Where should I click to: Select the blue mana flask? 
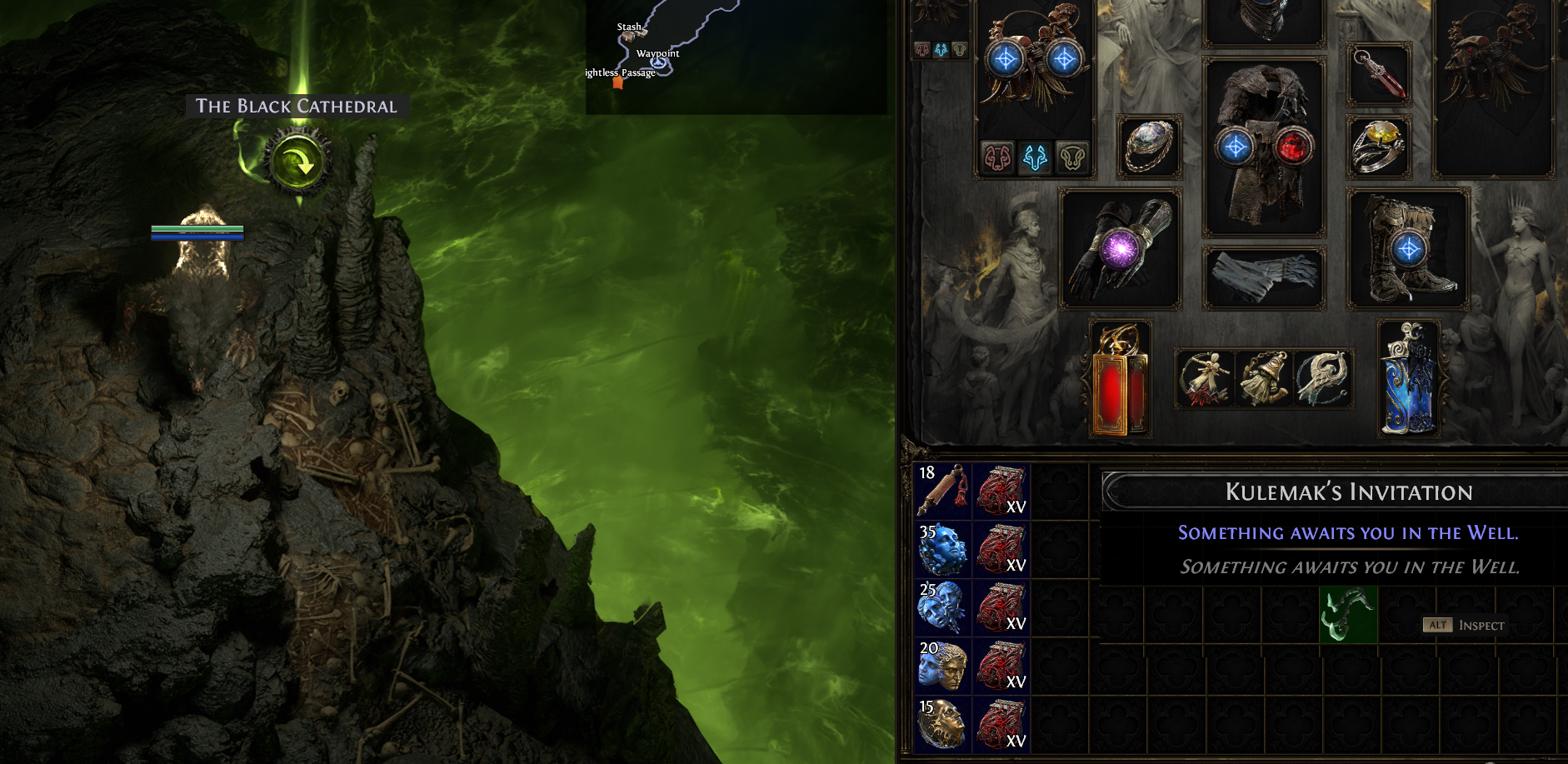pos(1408,380)
